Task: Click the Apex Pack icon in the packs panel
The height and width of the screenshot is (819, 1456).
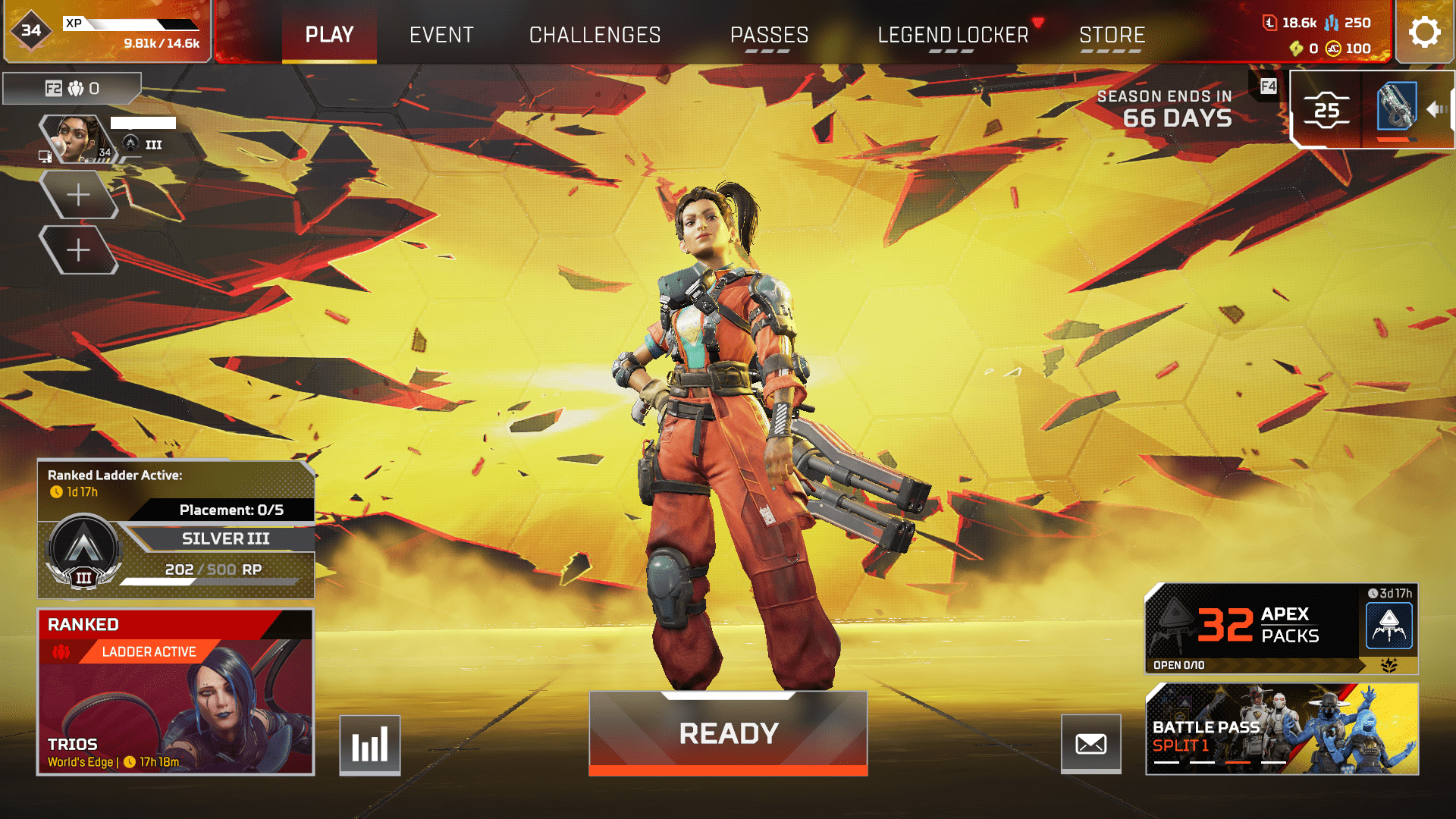Action: point(1389,625)
